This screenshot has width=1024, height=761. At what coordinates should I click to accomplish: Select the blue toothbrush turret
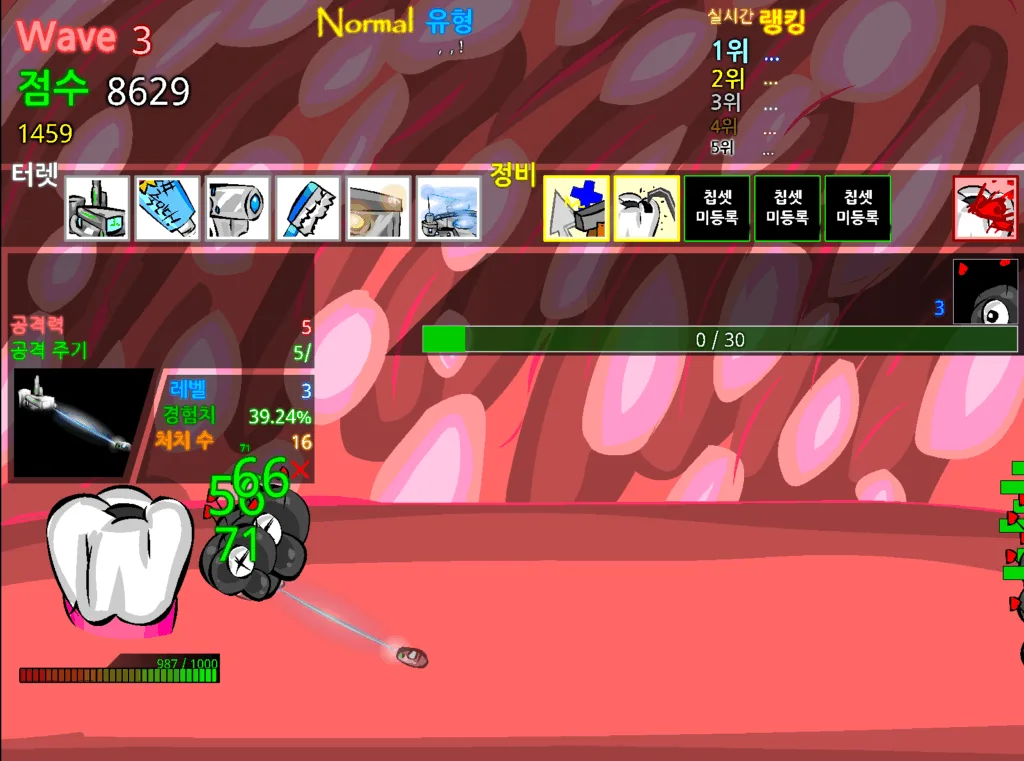pyautogui.click(x=308, y=208)
